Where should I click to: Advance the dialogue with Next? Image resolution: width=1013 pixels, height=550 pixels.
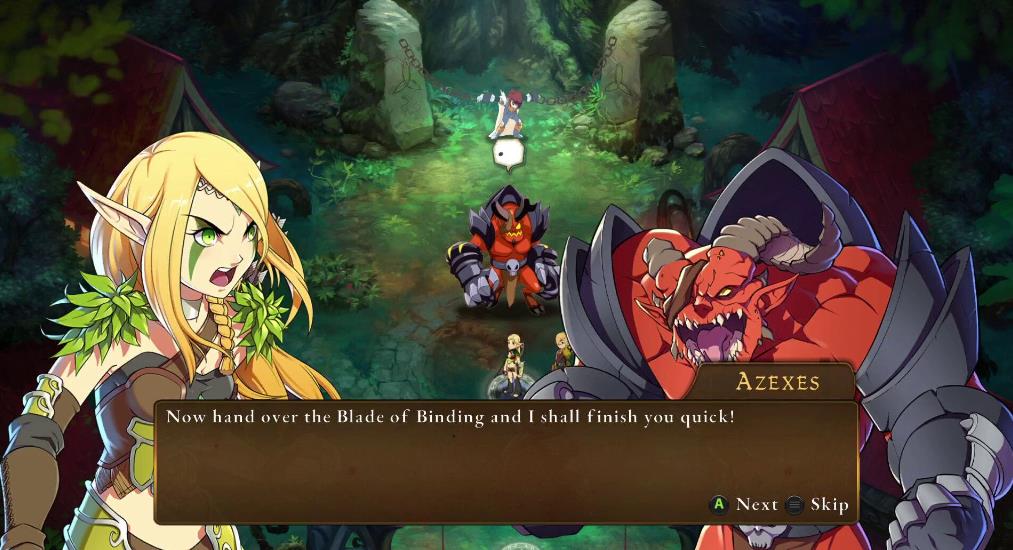pos(745,505)
